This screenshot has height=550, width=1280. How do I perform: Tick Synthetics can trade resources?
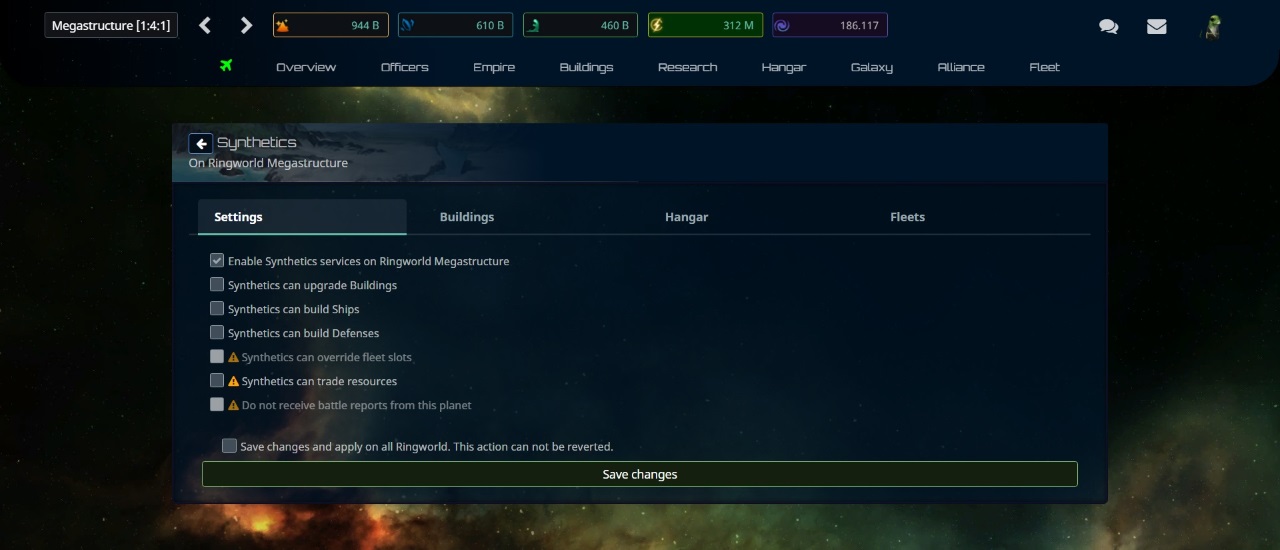(x=217, y=381)
